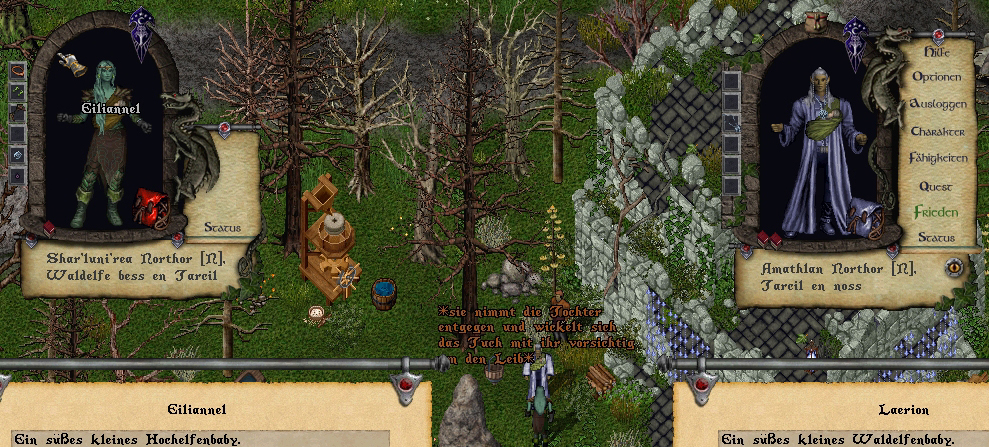Show Status on Amathlan's paperdoll
989x447 pixels.
(x=936, y=238)
